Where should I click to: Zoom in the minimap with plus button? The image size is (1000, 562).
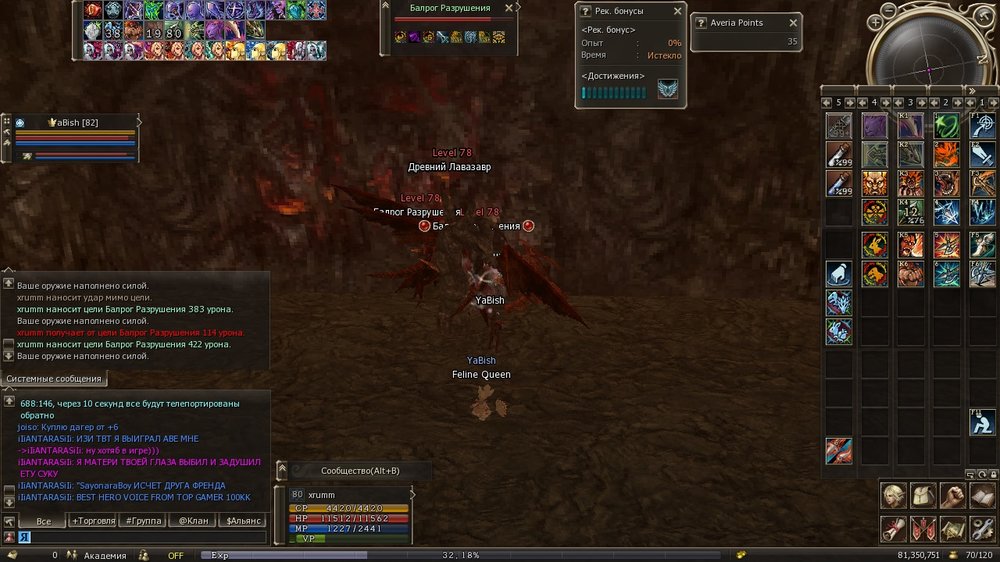pyautogui.click(x=876, y=21)
